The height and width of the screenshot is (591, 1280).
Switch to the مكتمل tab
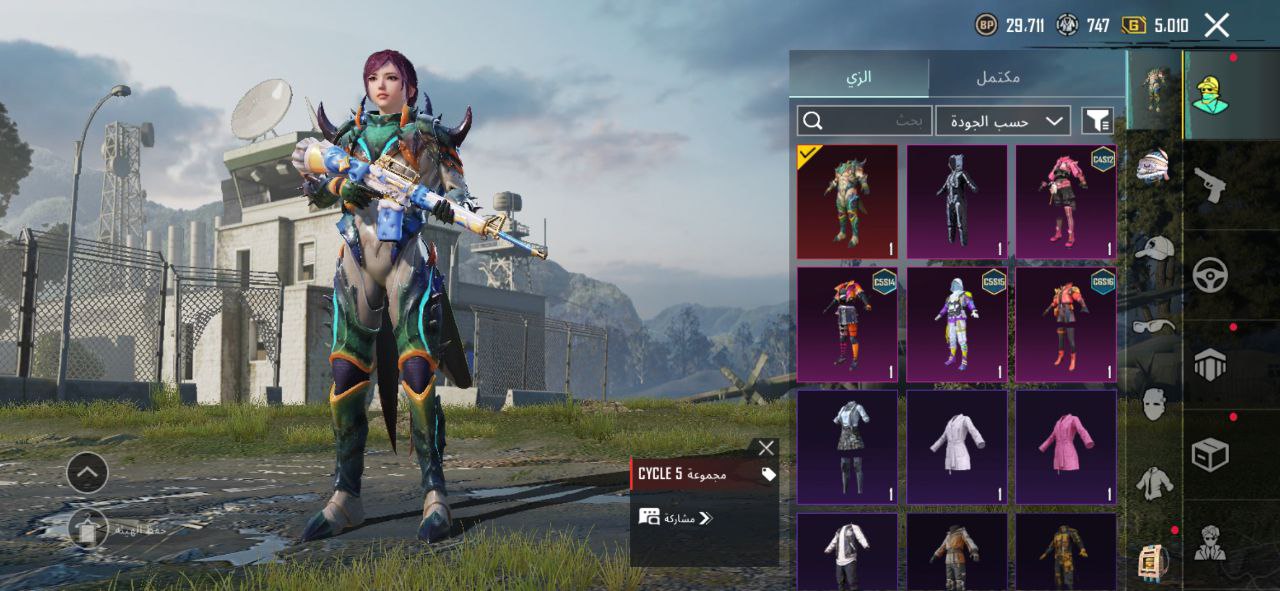(x=997, y=78)
